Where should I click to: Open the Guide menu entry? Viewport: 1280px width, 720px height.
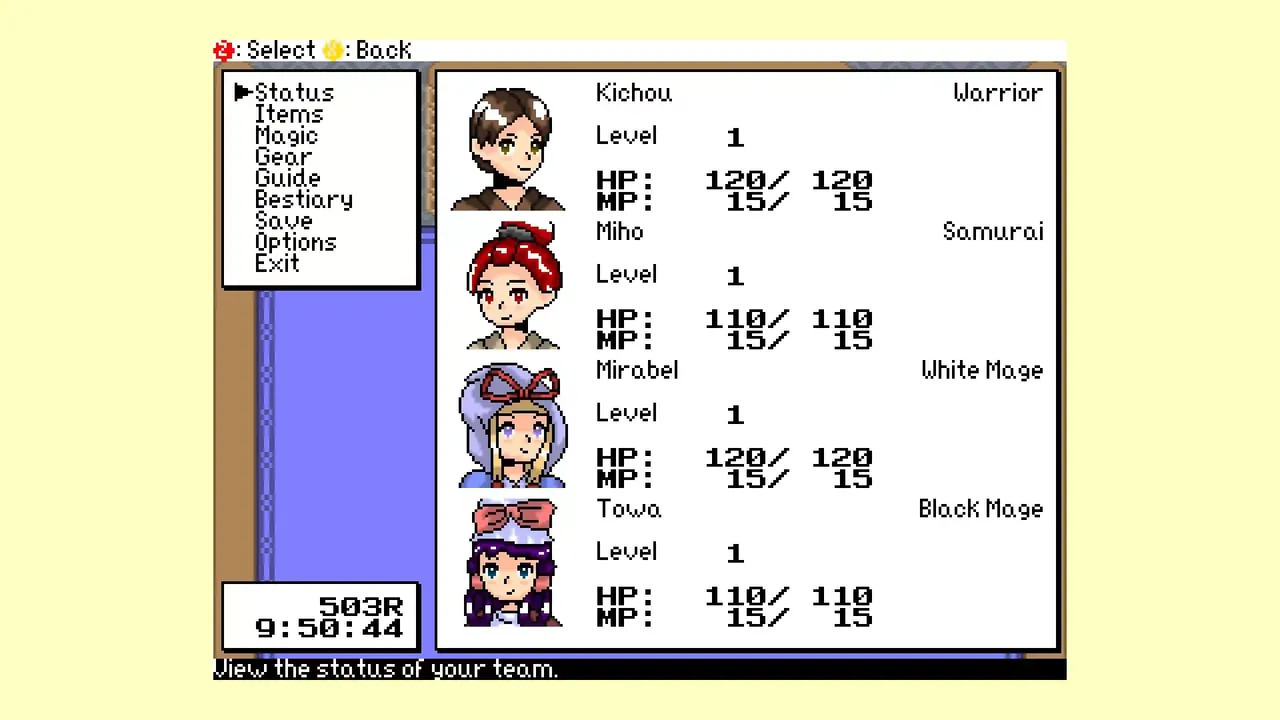pyautogui.click(x=288, y=178)
